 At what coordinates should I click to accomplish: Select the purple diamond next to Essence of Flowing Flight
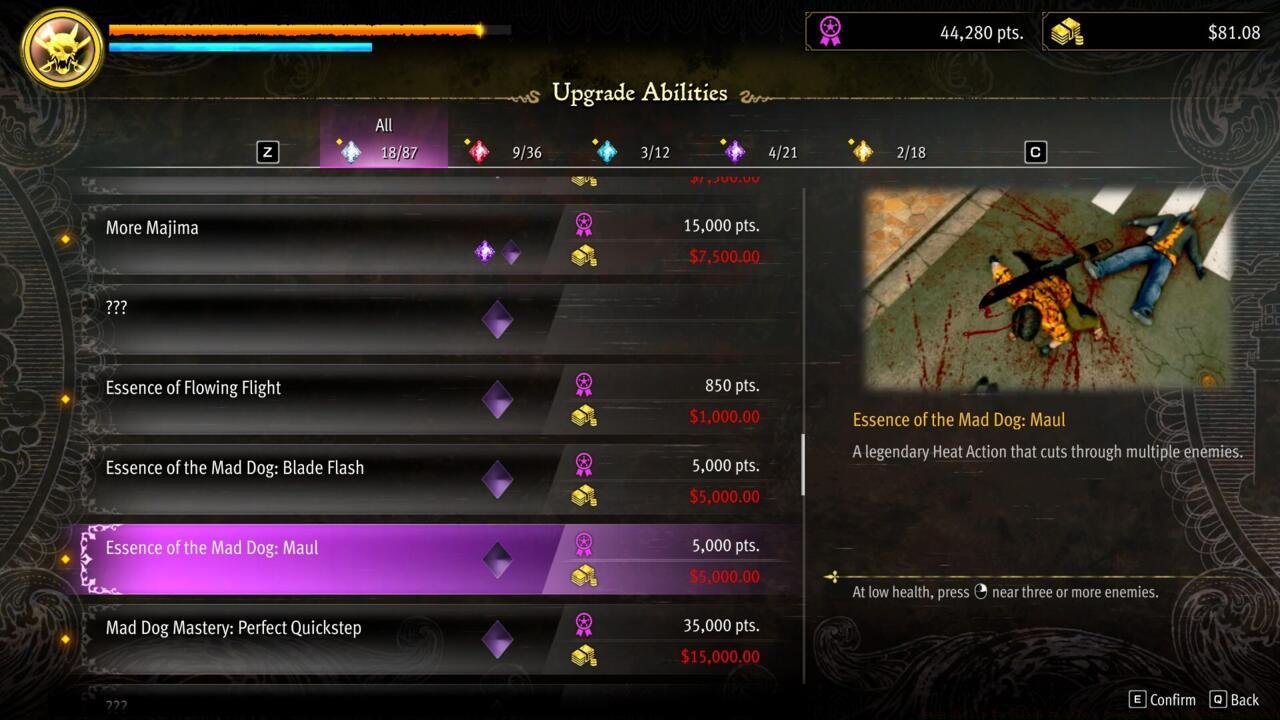pos(497,398)
